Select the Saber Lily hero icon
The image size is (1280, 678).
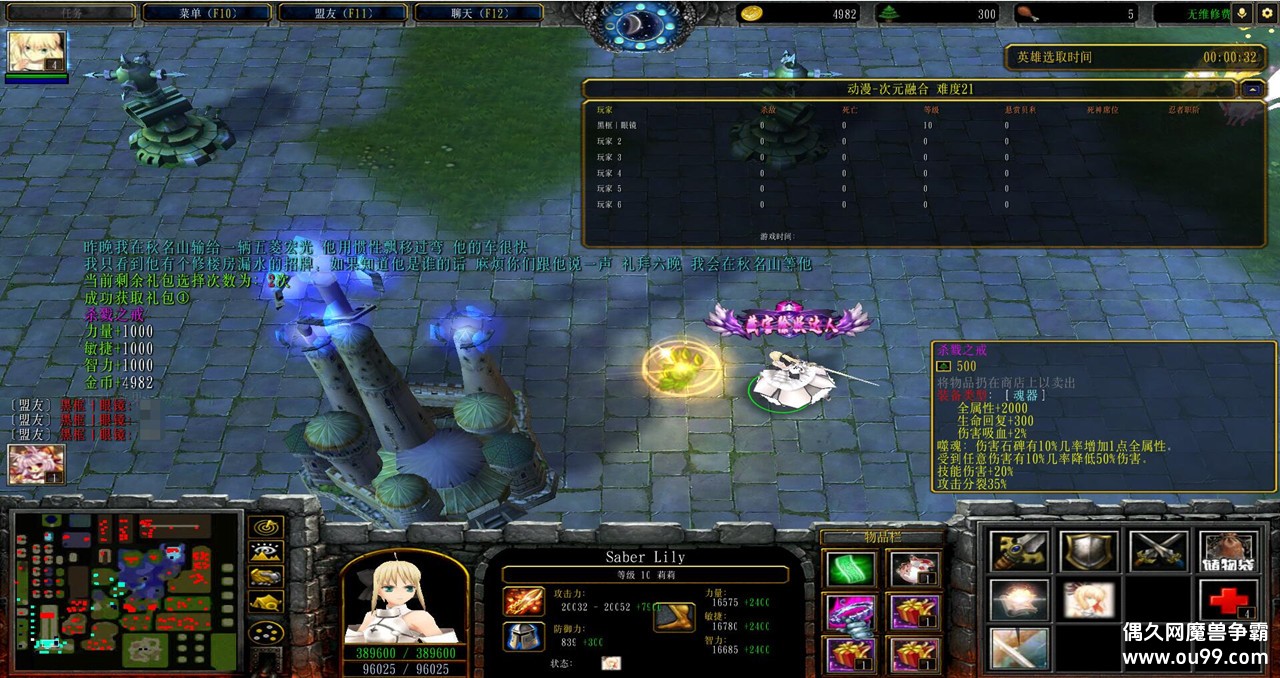(x=37, y=51)
